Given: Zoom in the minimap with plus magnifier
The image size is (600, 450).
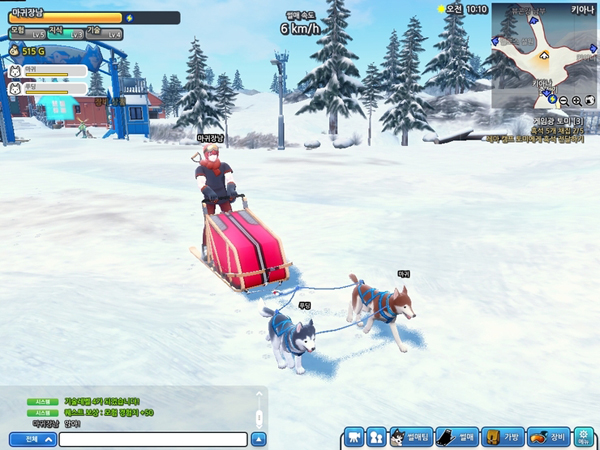Looking at the screenshot, I should coord(577,101).
